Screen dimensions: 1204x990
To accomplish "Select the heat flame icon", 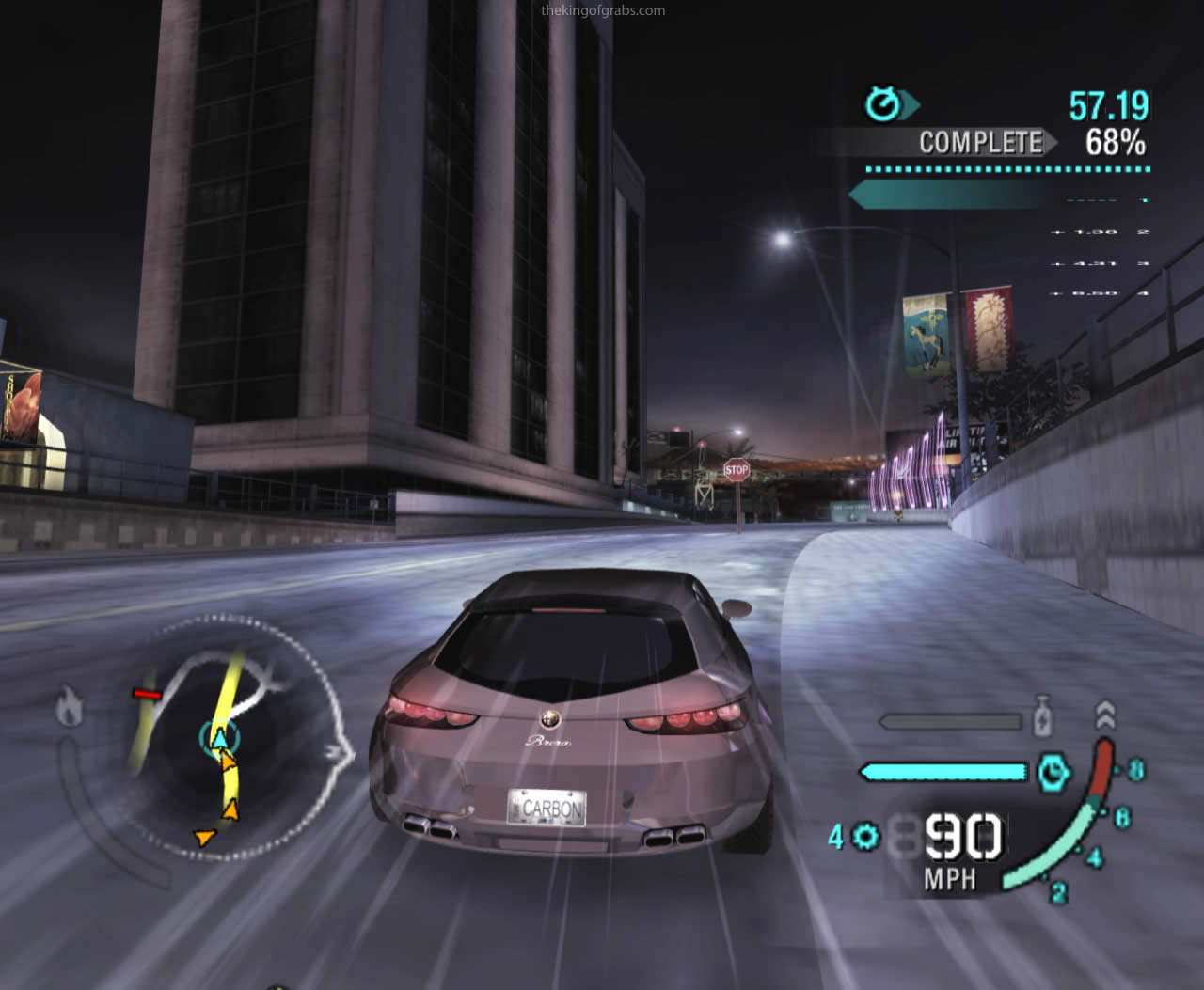I will (68, 705).
